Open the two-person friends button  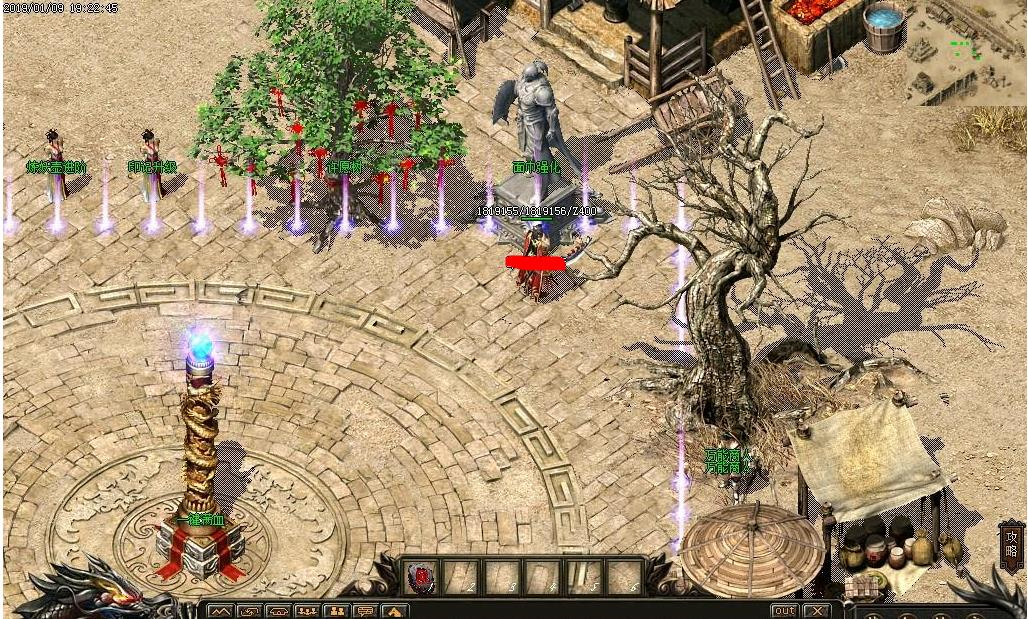tap(337, 611)
